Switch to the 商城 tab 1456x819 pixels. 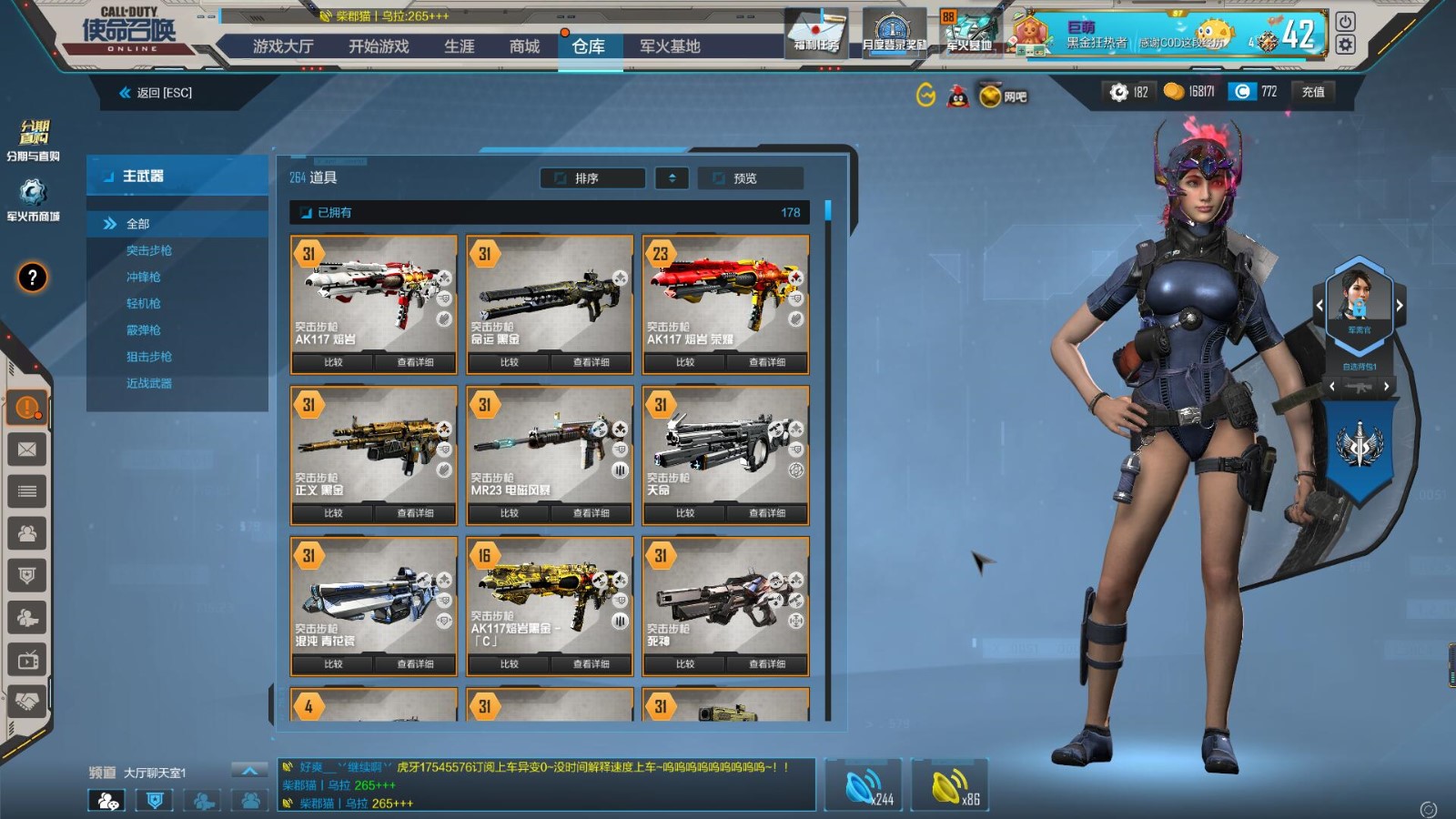[x=524, y=46]
